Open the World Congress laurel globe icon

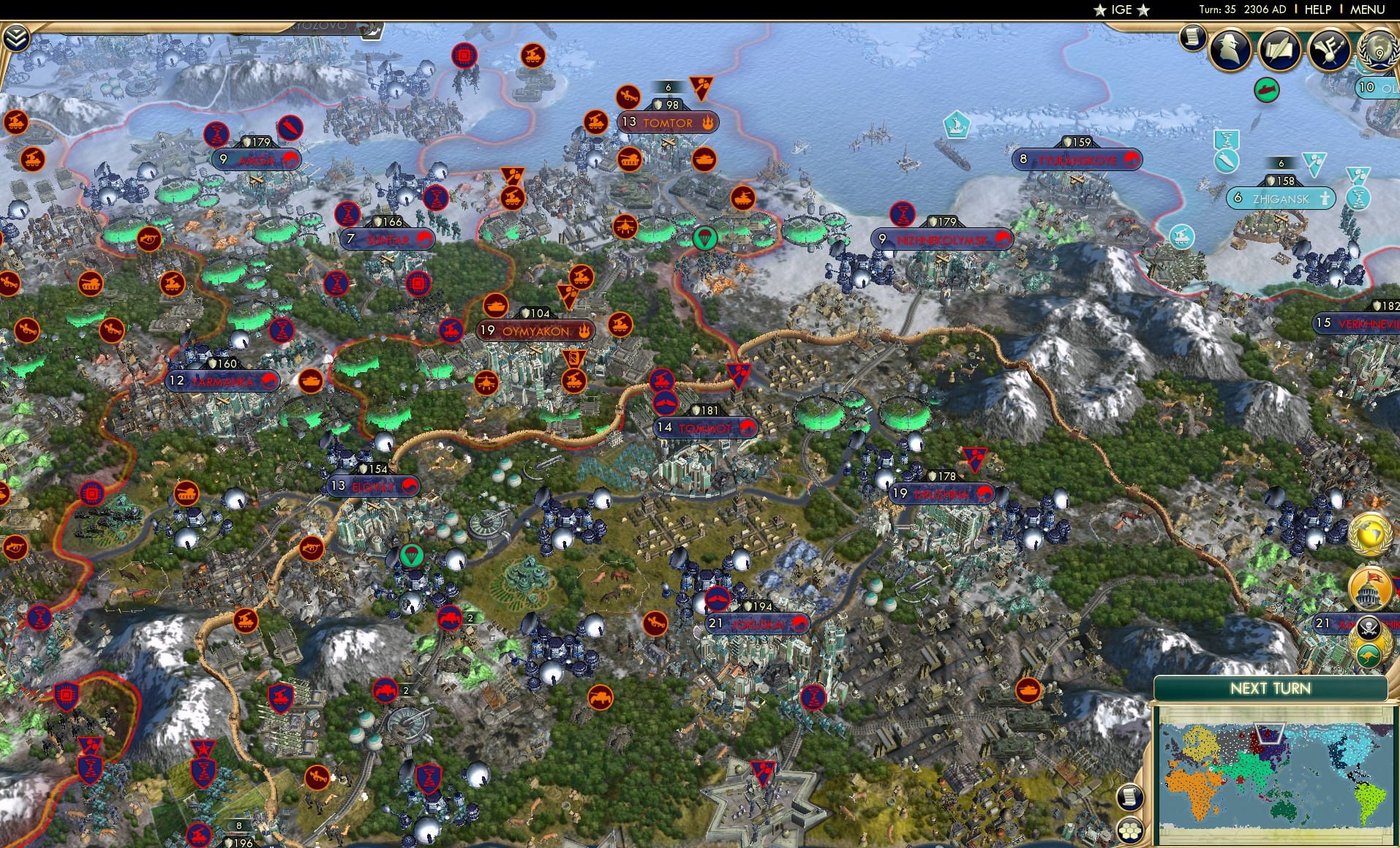1380,50
